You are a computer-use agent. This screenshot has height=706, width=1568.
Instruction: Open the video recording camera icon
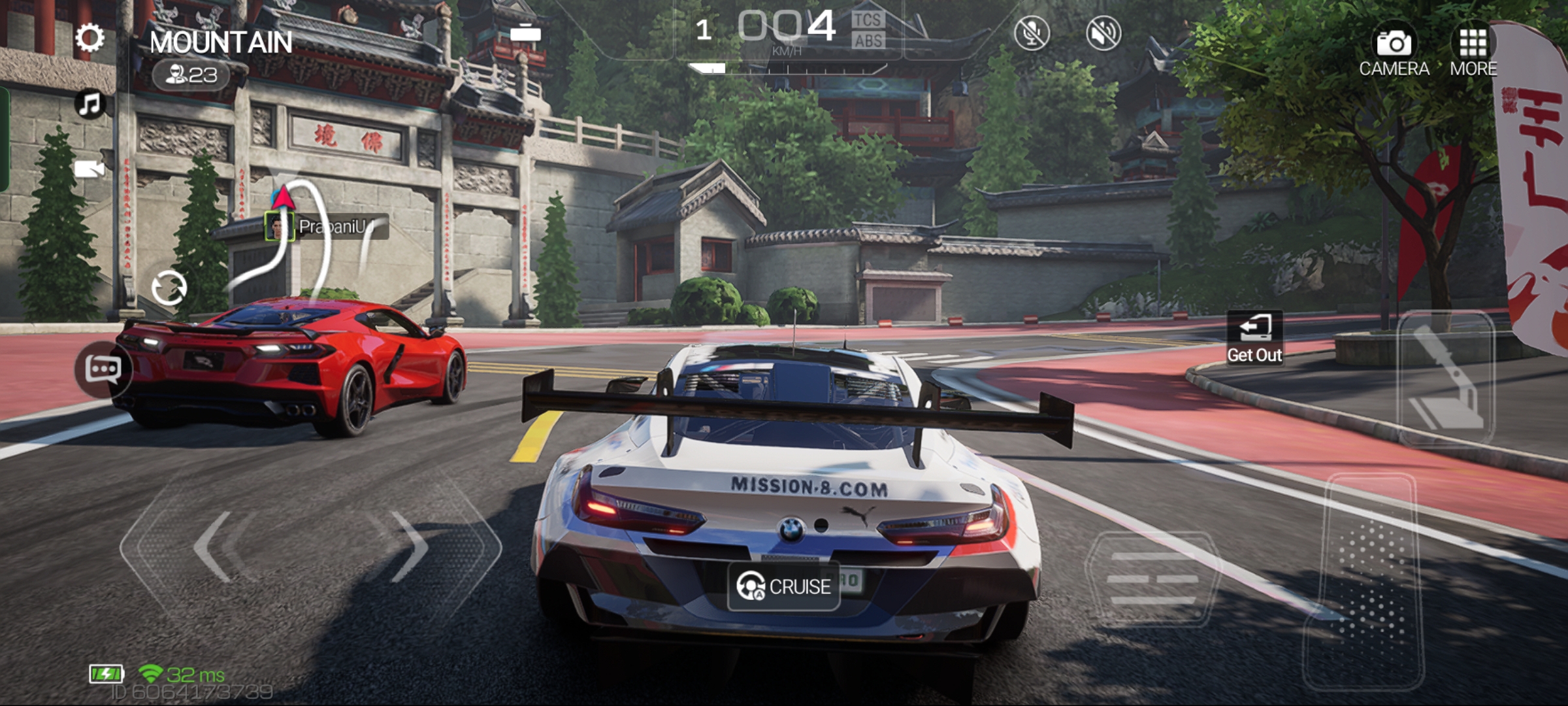[90, 169]
